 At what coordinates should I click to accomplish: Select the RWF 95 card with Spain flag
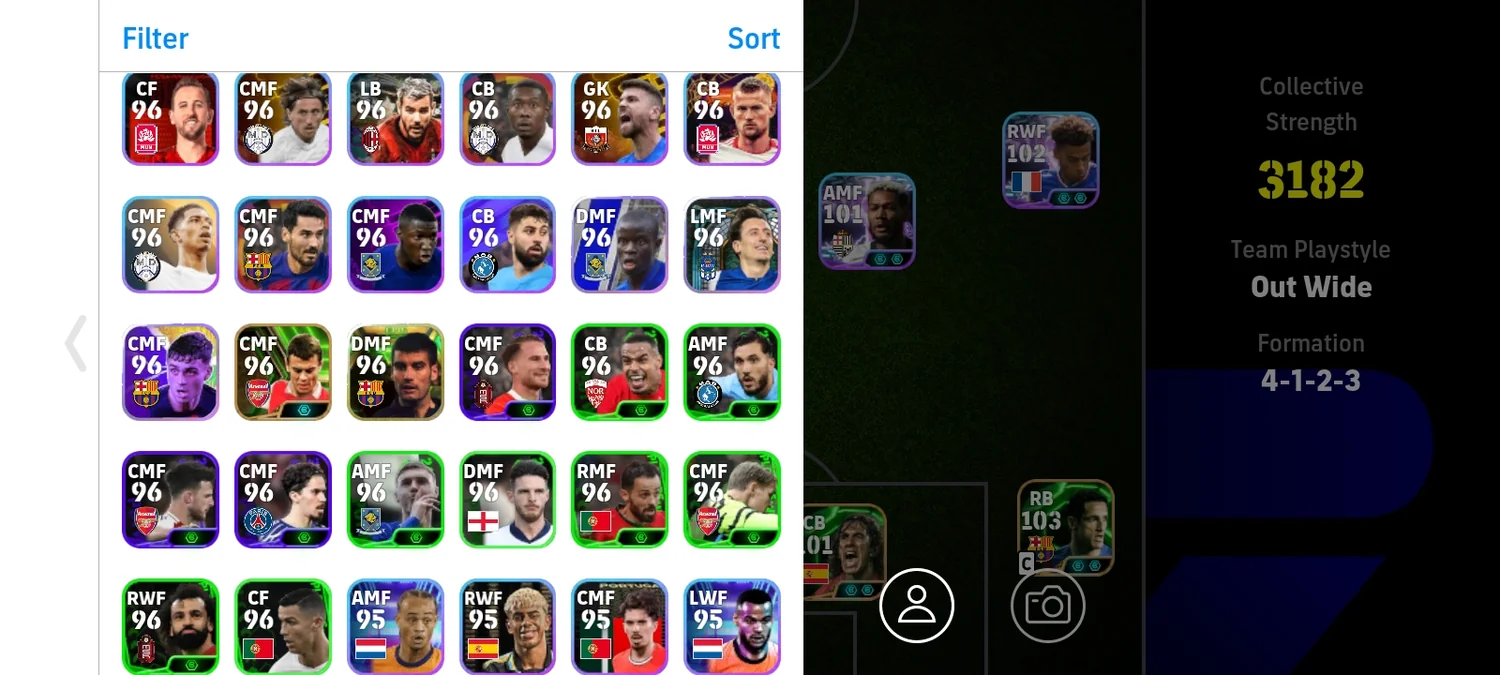507,625
